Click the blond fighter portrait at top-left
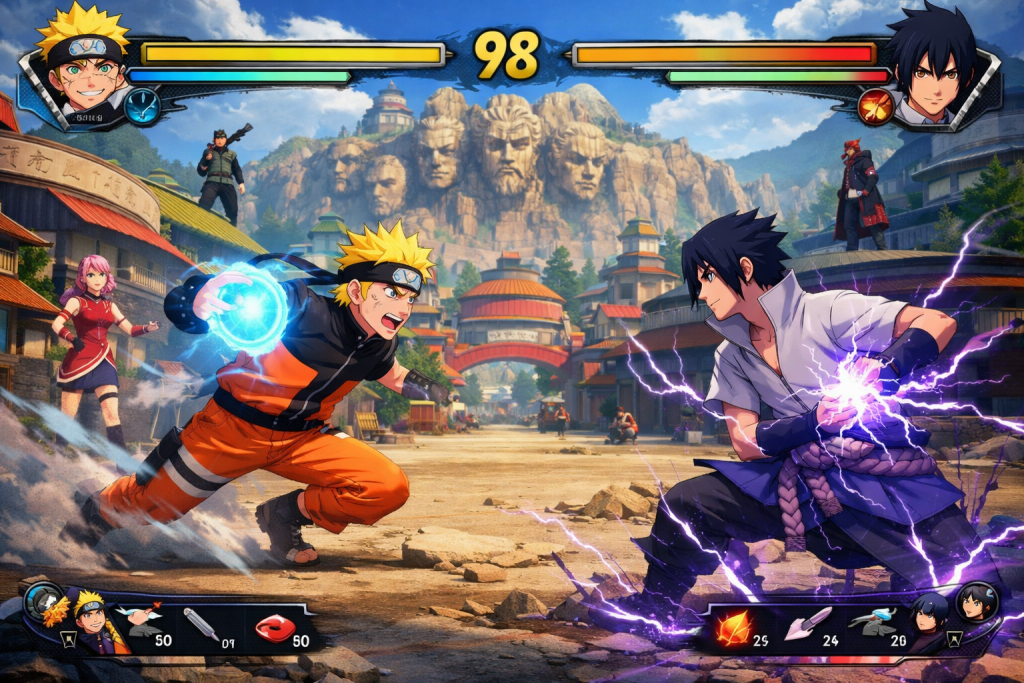1024x683 pixels. 82,62
